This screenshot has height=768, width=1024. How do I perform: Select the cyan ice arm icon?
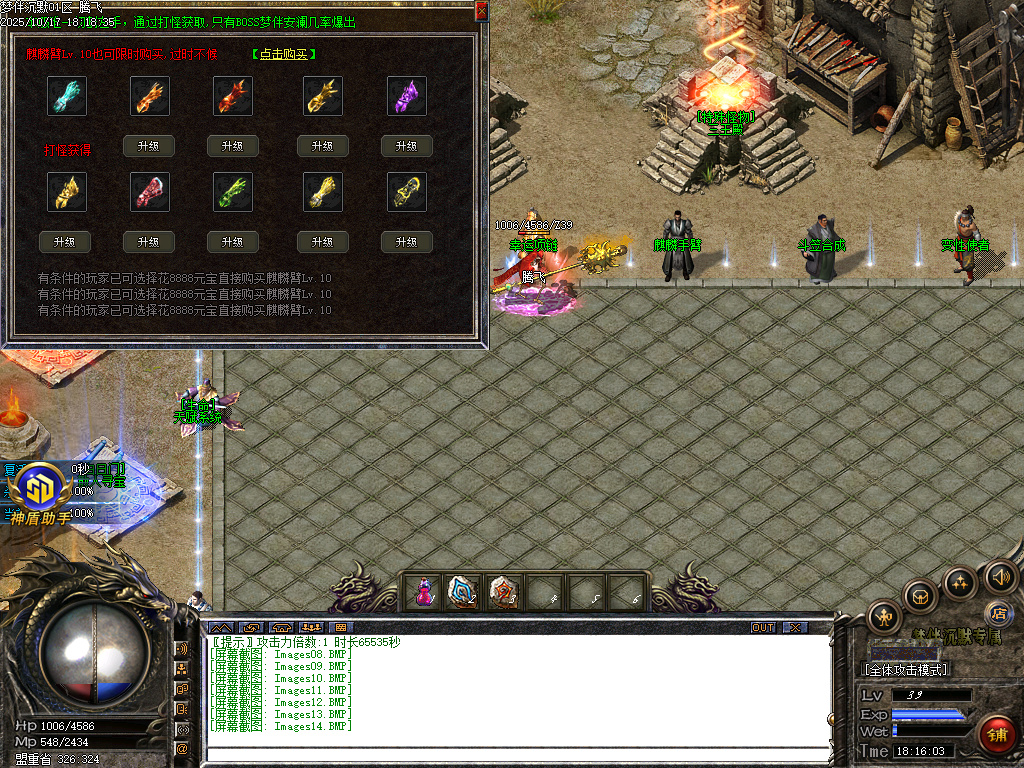point(67,96)
